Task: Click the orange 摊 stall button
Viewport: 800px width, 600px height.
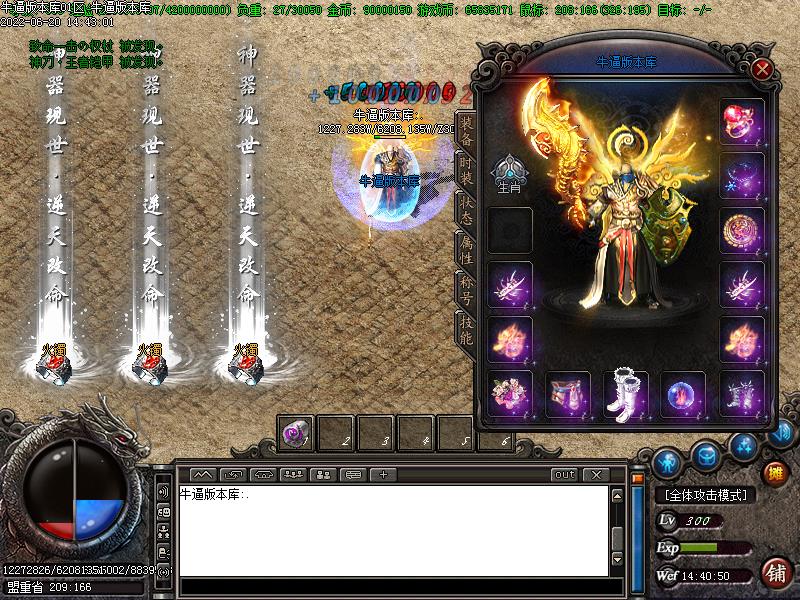Action: click(774, 473)
